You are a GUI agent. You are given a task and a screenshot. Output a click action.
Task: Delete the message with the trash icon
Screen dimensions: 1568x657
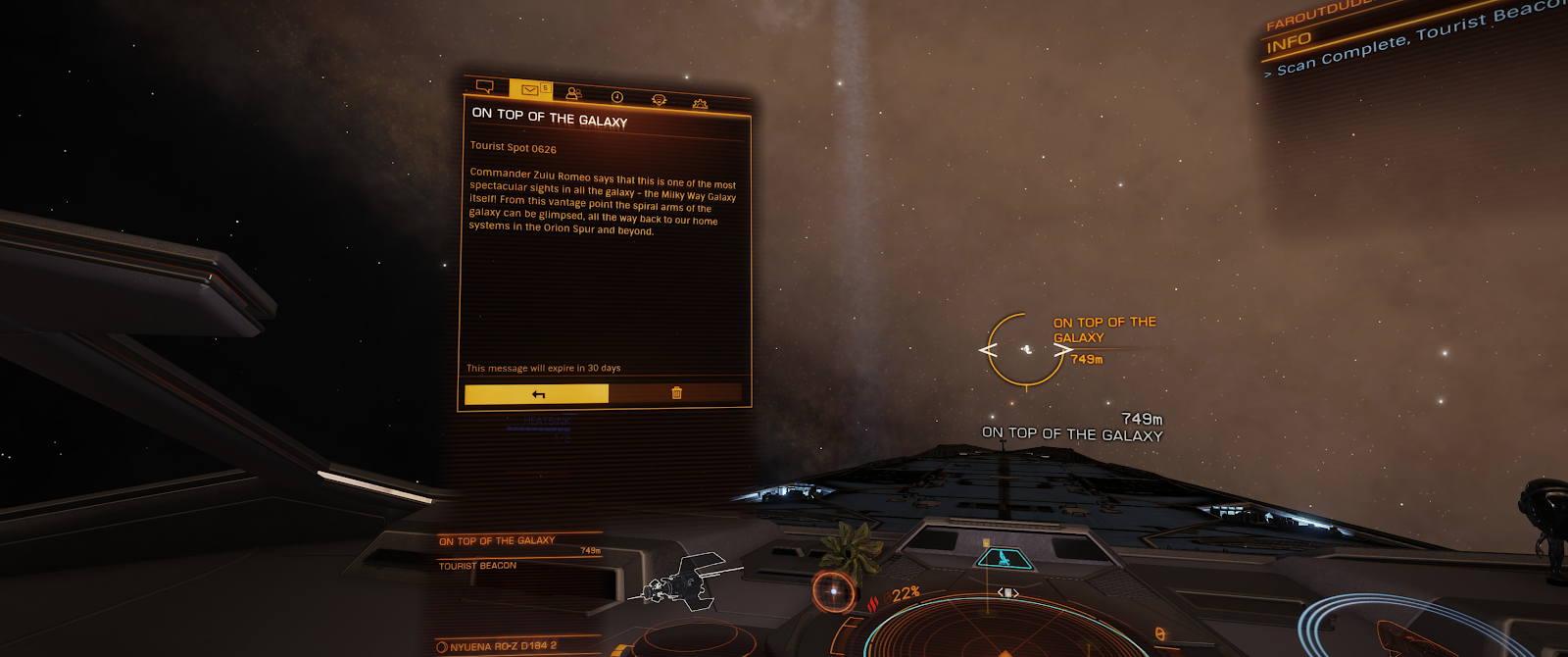[x=676, y=393]
